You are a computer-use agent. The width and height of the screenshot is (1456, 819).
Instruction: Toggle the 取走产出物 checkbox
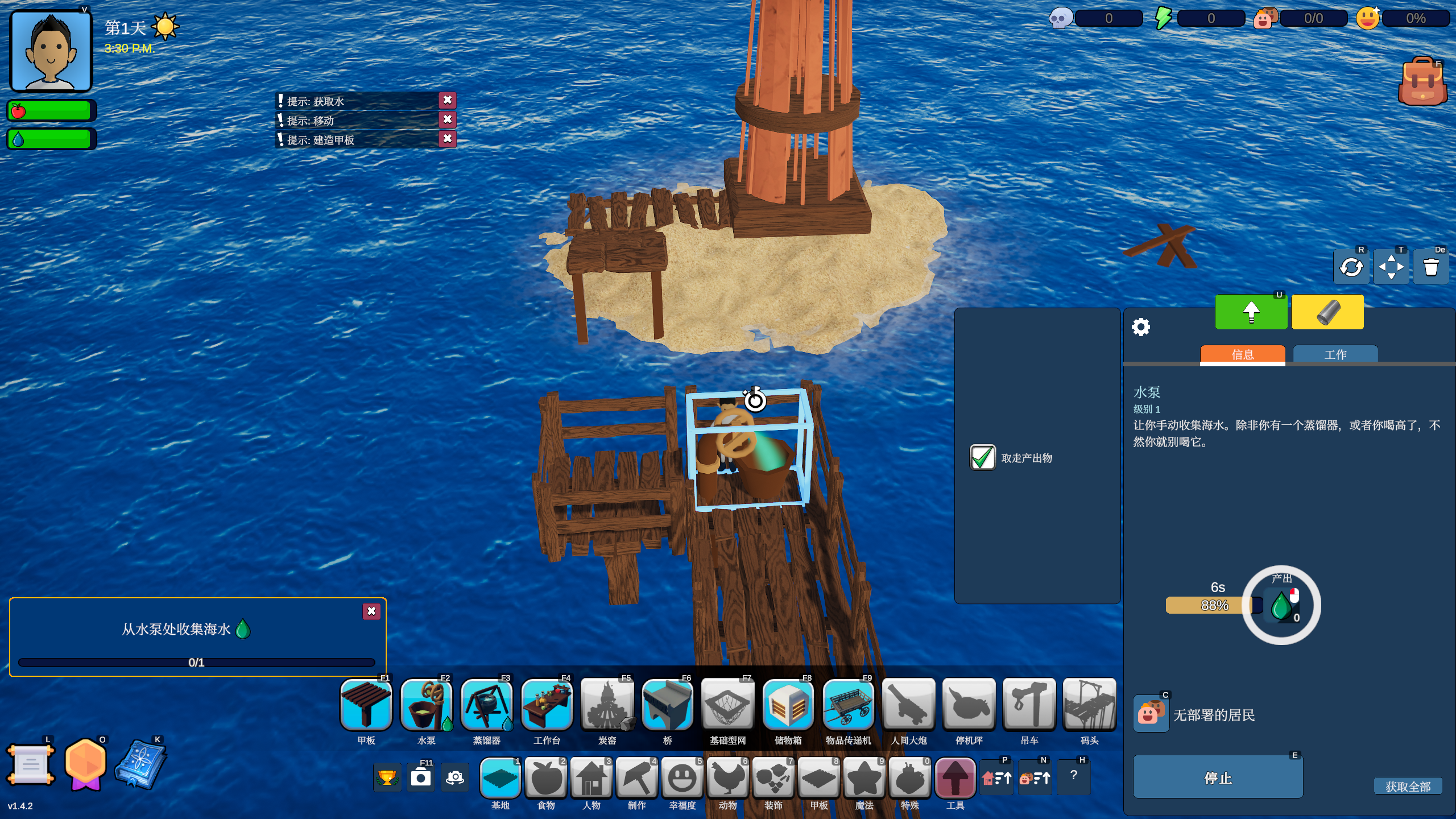click(982, 458)
